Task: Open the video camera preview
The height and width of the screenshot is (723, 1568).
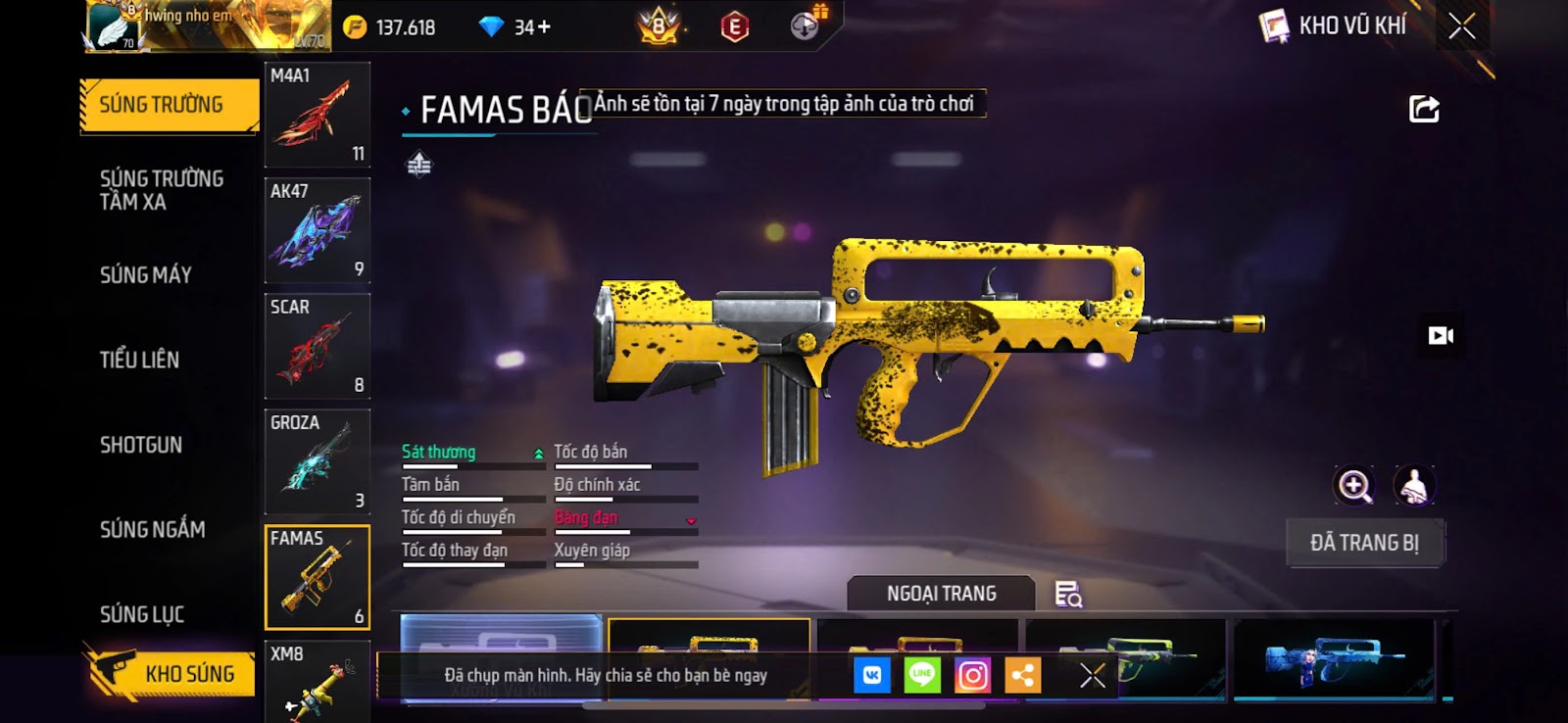Action: pos(1441,336)
